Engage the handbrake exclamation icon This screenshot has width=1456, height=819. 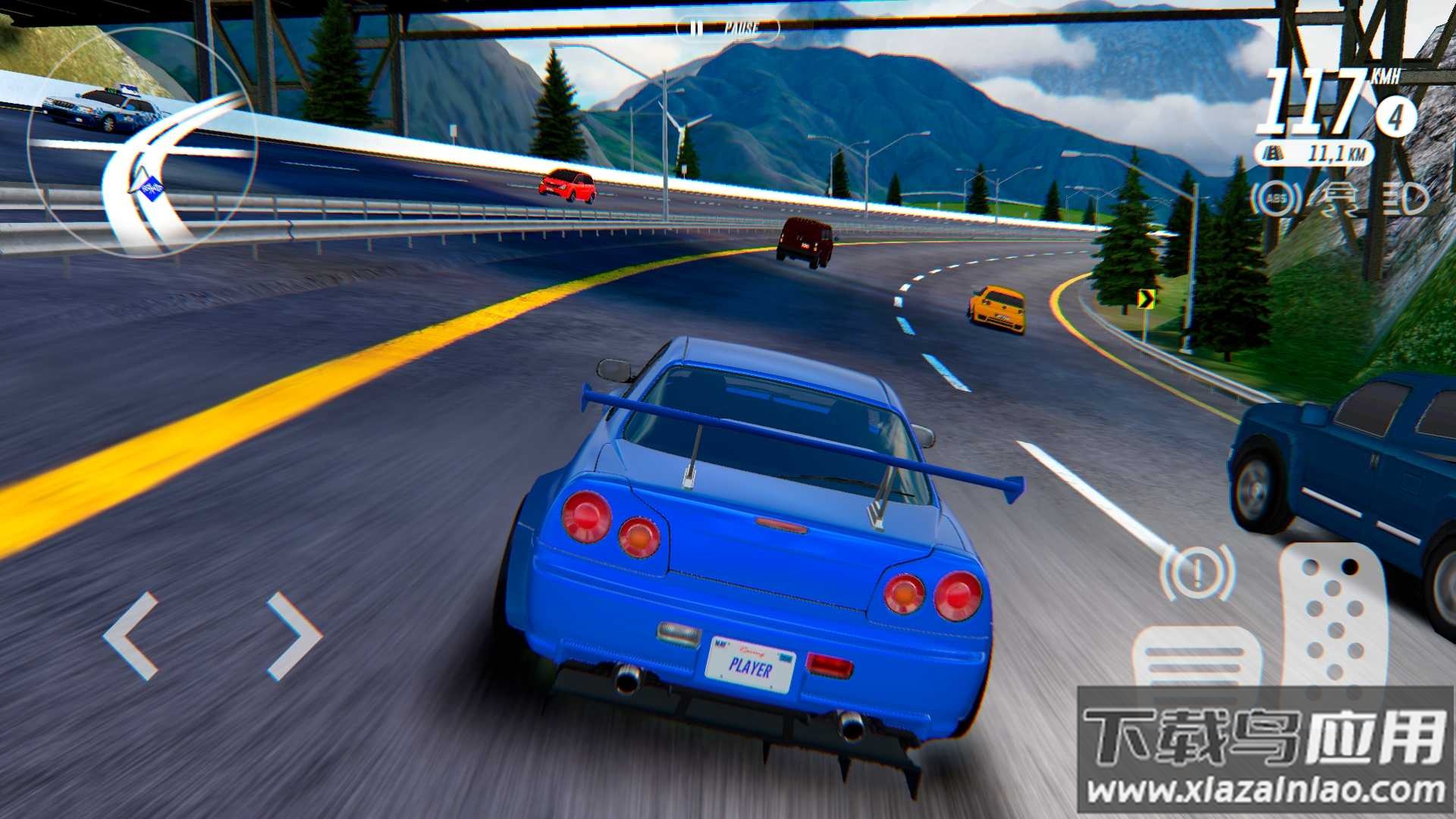click(x=1197, y=573)
